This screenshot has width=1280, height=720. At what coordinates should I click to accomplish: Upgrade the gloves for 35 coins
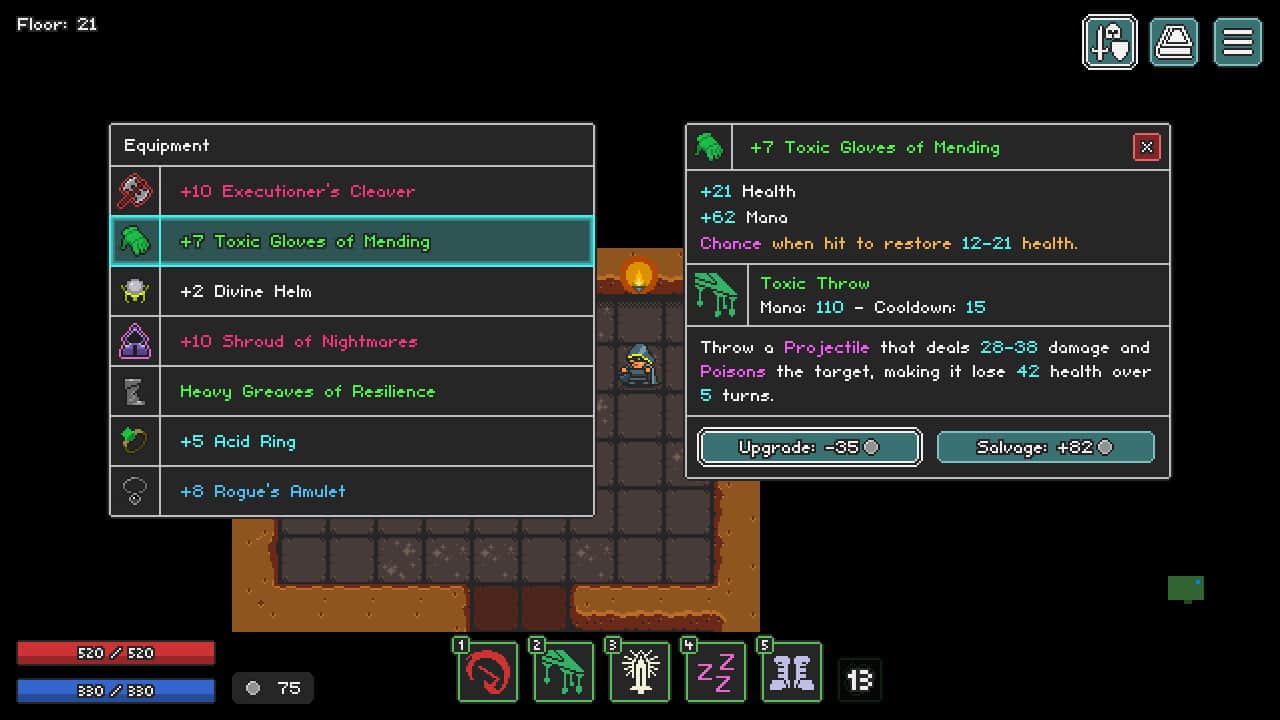tap(809, 447)
